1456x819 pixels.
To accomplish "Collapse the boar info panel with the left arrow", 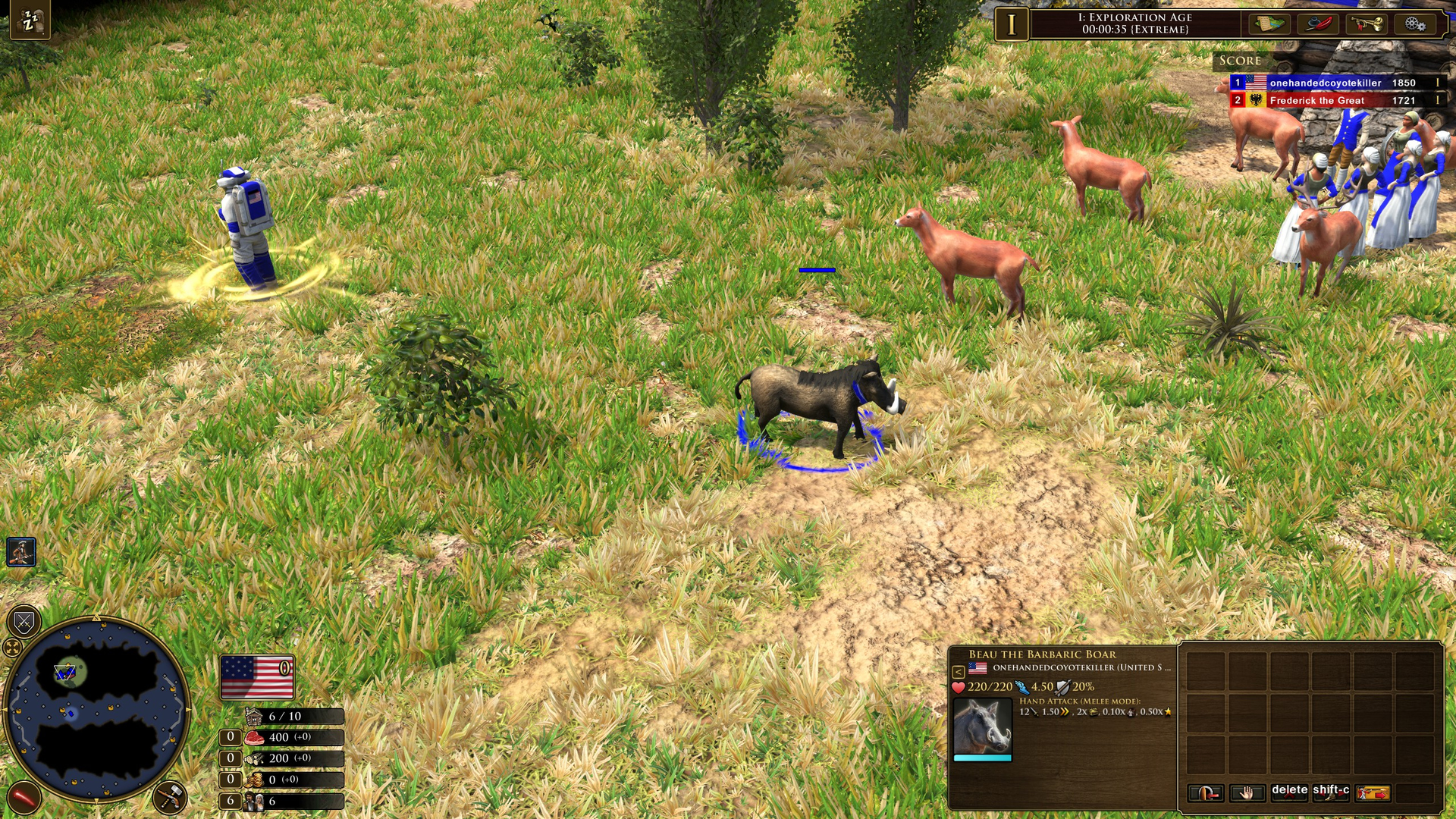I will tap(958, 671).
